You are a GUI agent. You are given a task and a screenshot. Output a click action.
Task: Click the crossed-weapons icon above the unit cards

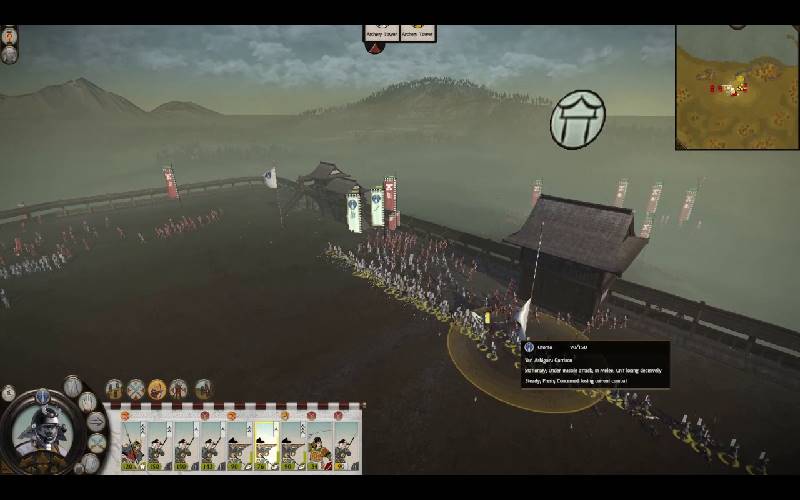point(135,389)
